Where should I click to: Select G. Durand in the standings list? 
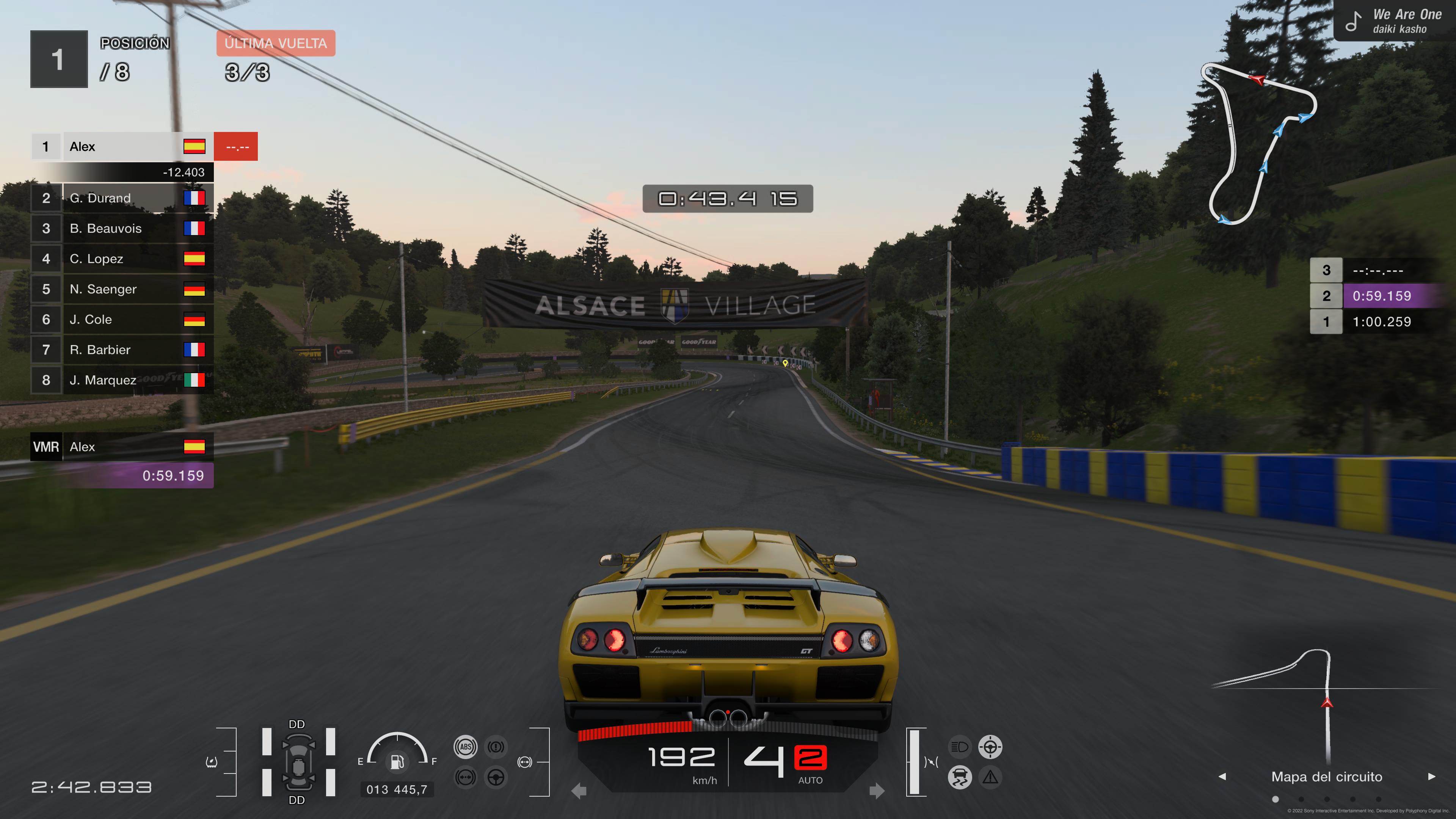121,198
